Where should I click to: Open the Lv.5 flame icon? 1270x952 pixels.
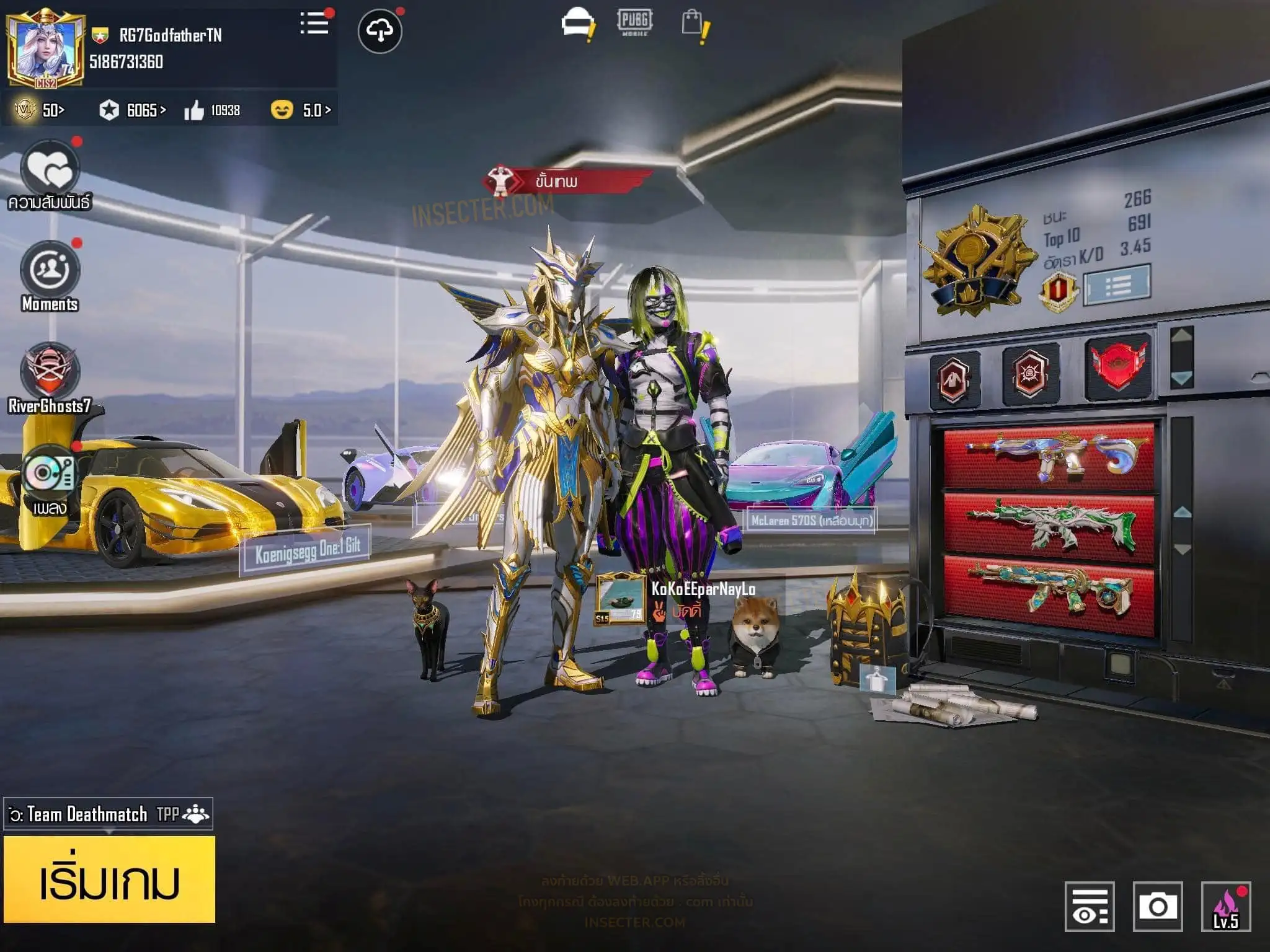1225,906
